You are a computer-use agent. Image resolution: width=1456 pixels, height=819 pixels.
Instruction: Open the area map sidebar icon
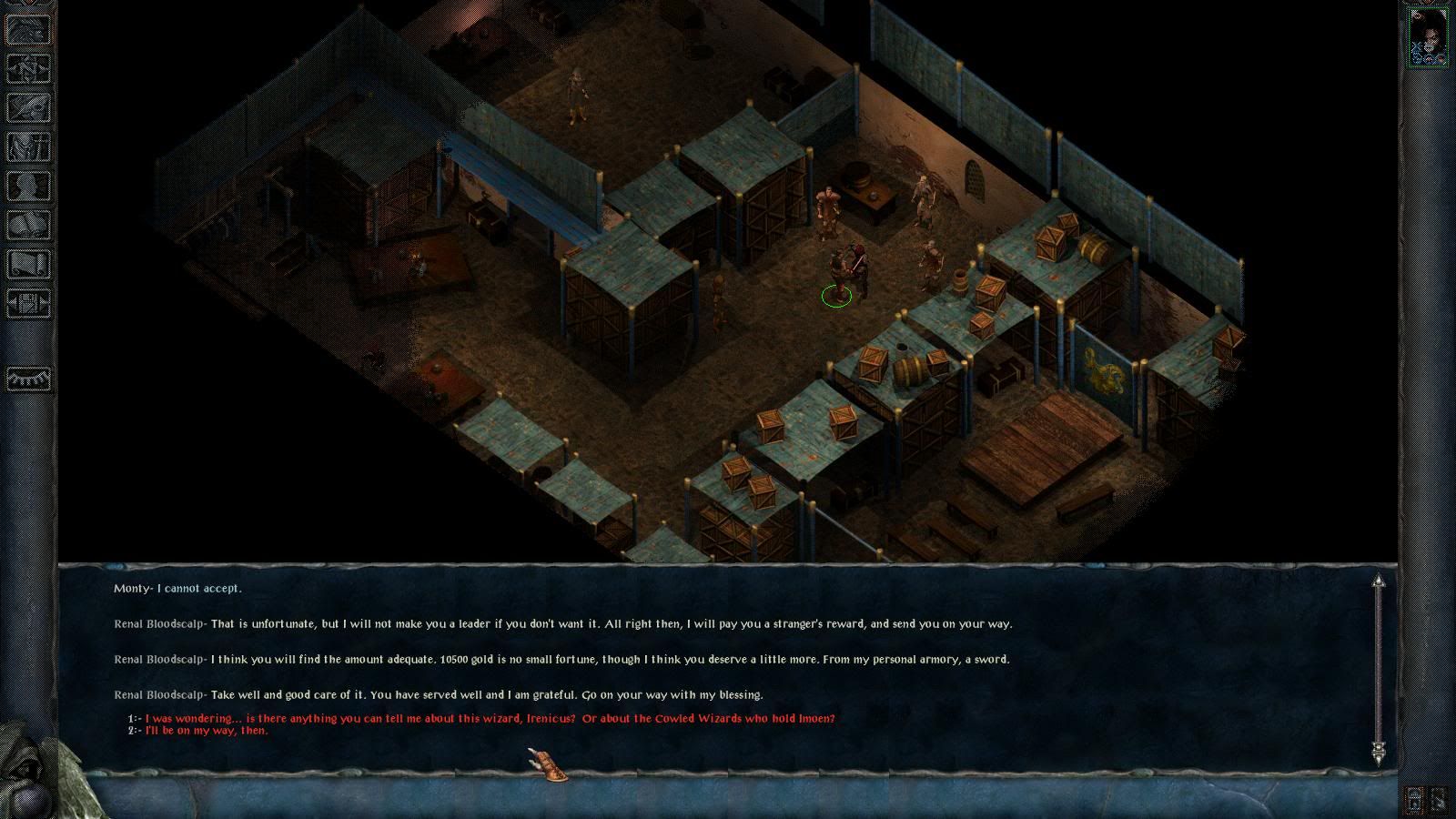tap(28, 68)
